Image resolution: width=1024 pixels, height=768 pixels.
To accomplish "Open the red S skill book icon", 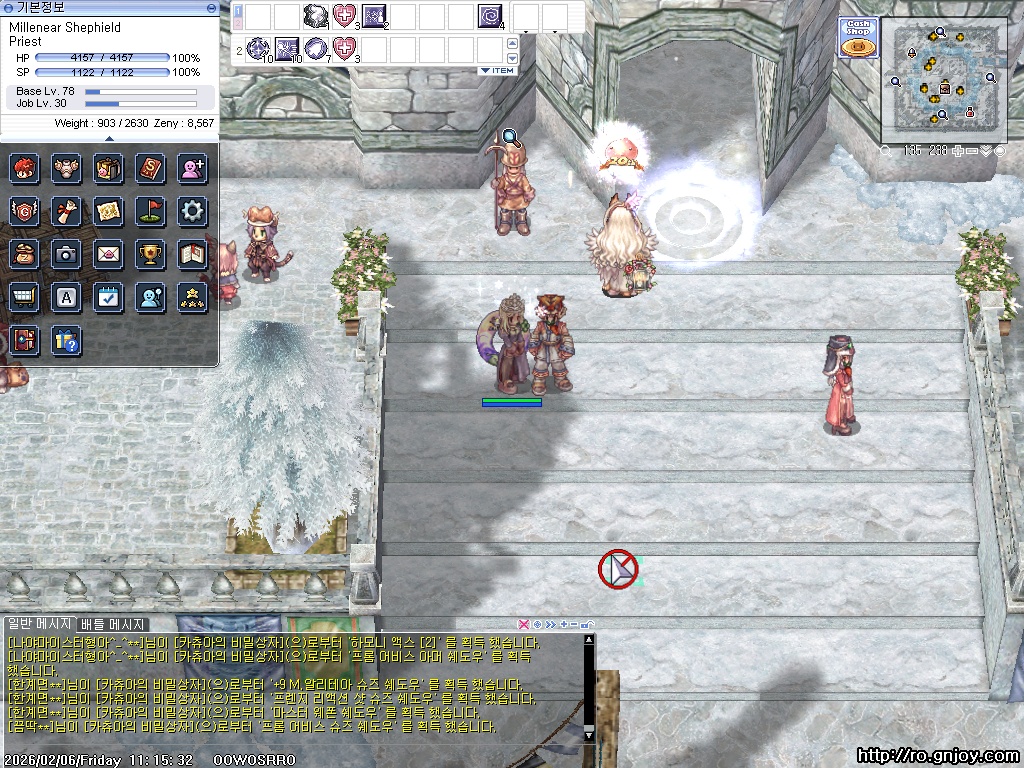I will point(150,168).
